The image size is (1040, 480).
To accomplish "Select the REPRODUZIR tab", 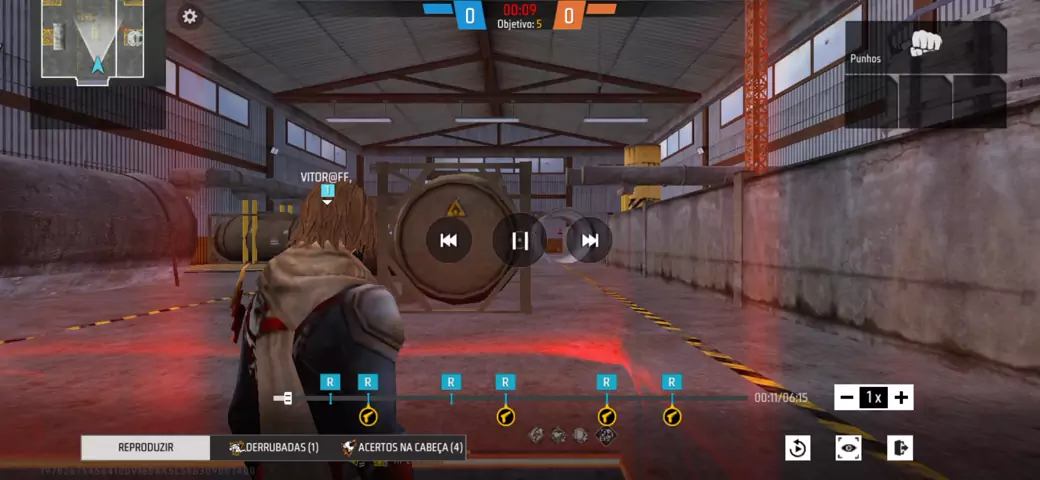I will coord(146,448).
